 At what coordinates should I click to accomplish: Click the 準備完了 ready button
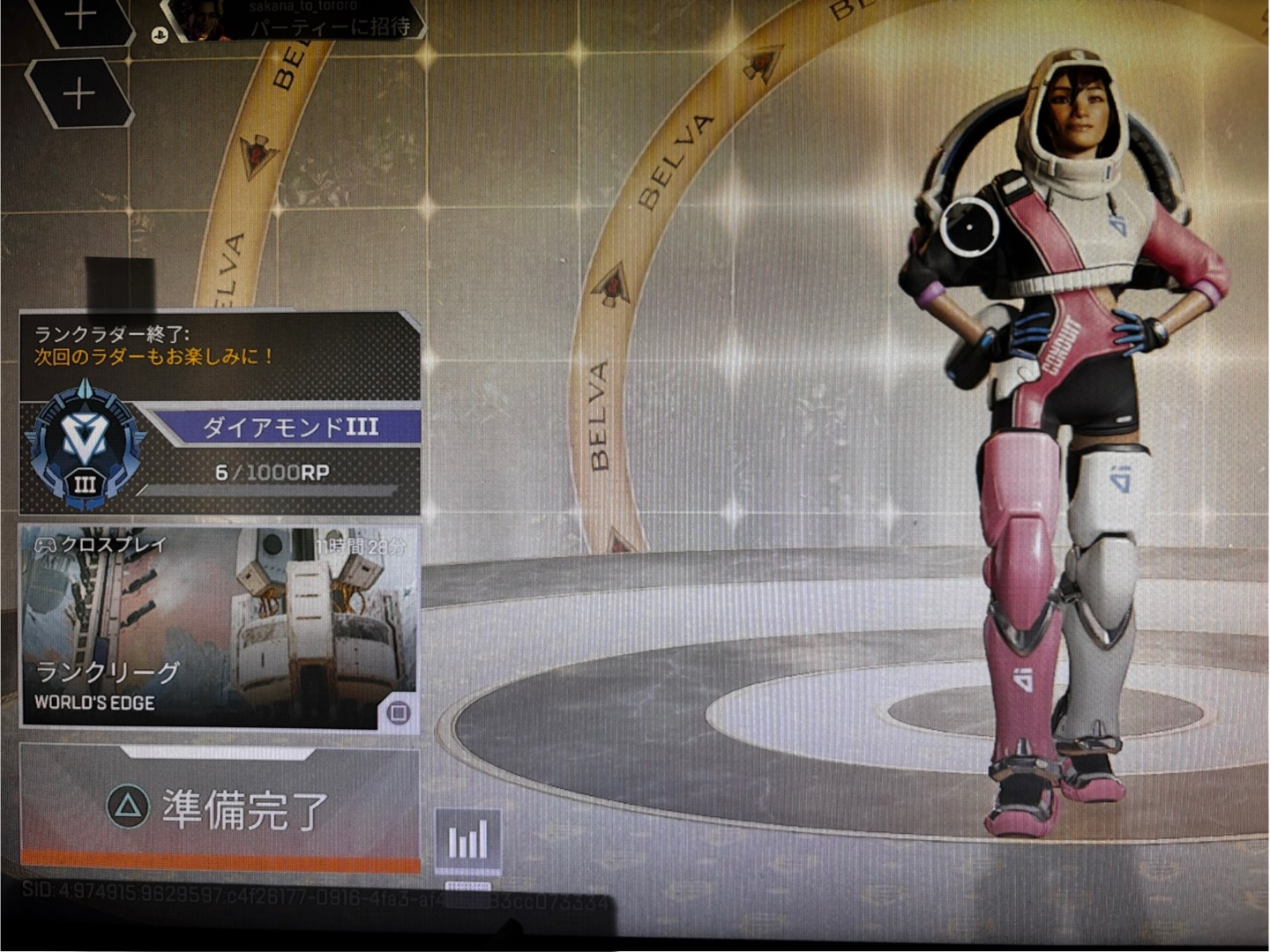click(220, 807)
